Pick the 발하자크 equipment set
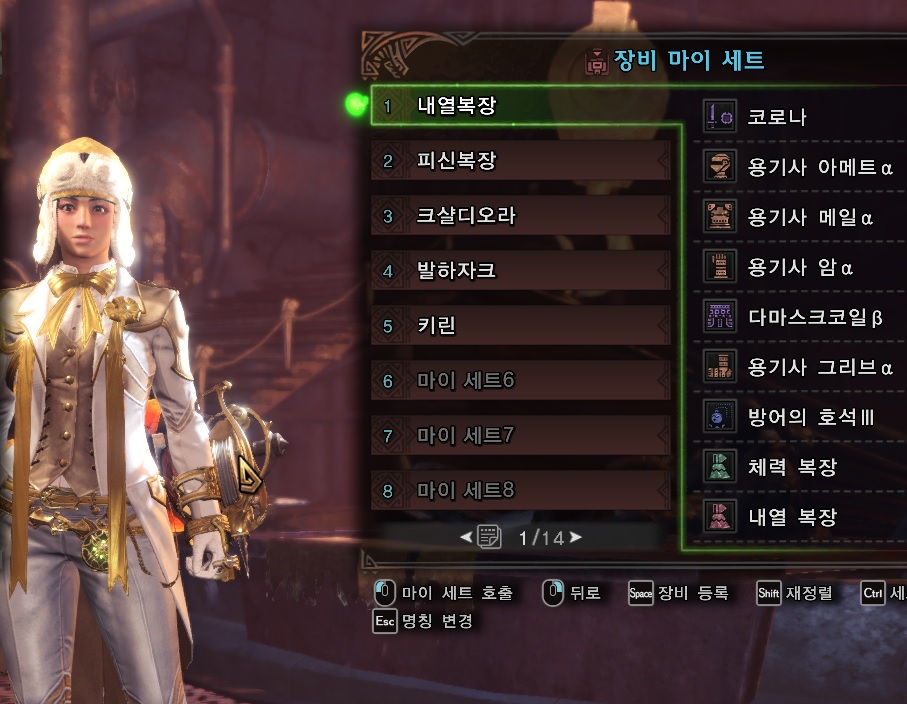This screenshot has height=704, width=907. tap(520, 270)
